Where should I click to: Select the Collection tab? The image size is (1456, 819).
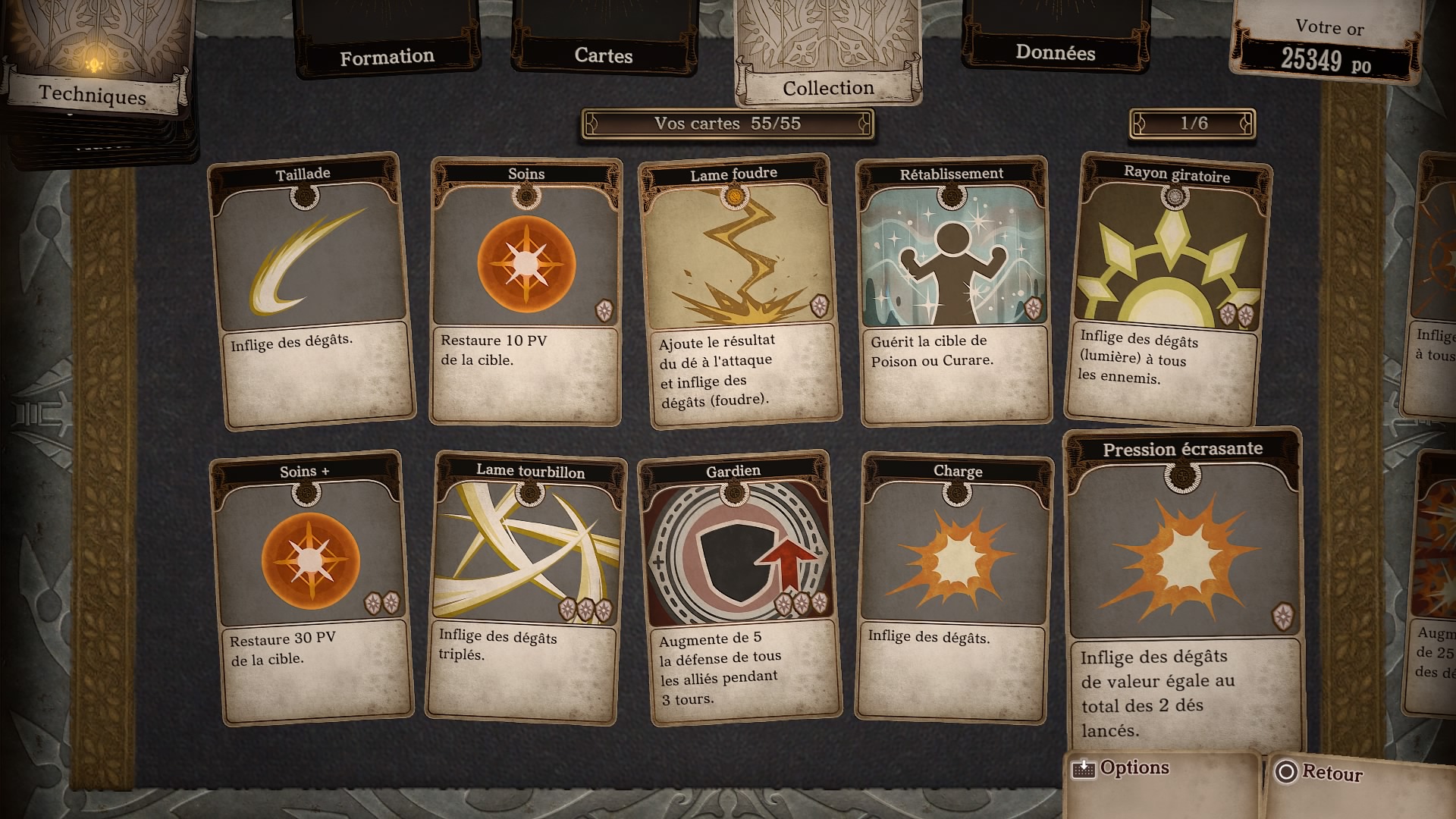828,87
